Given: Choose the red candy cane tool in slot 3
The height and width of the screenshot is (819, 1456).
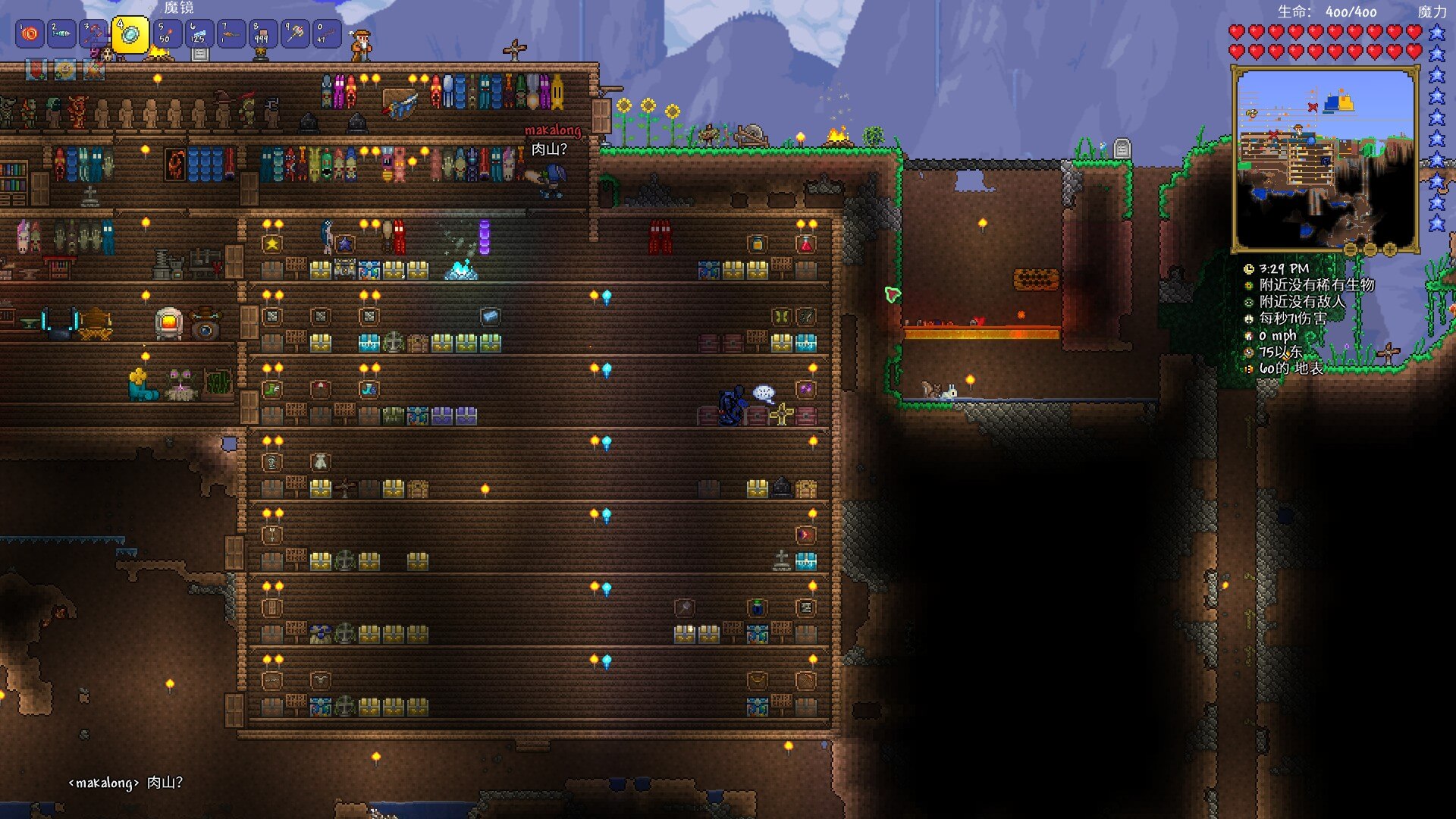Looking at the screenshot, I should [x=94, y=34].
